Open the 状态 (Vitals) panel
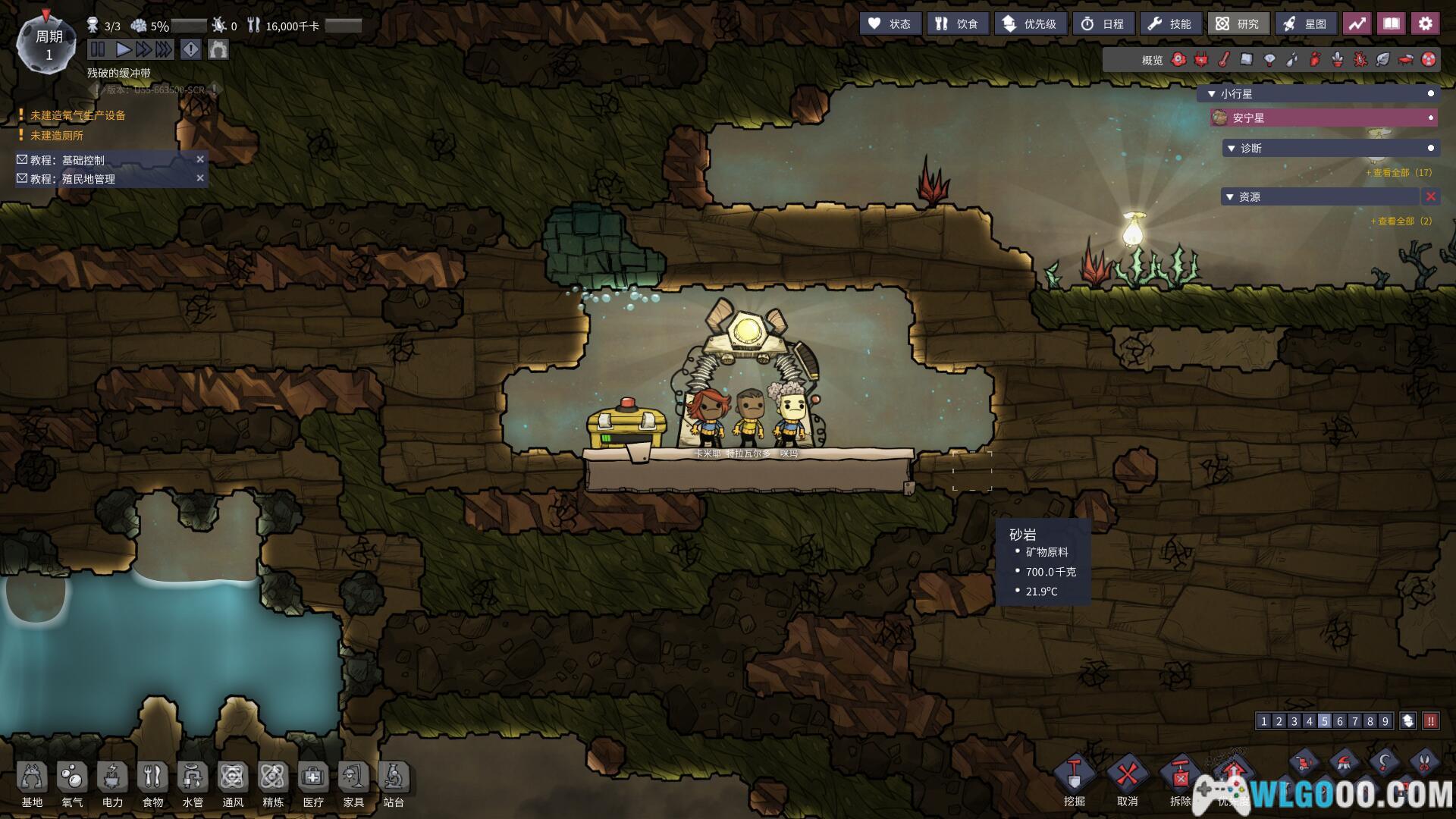This screenshot has height=819, width=1456. click(x=890, y=24)
